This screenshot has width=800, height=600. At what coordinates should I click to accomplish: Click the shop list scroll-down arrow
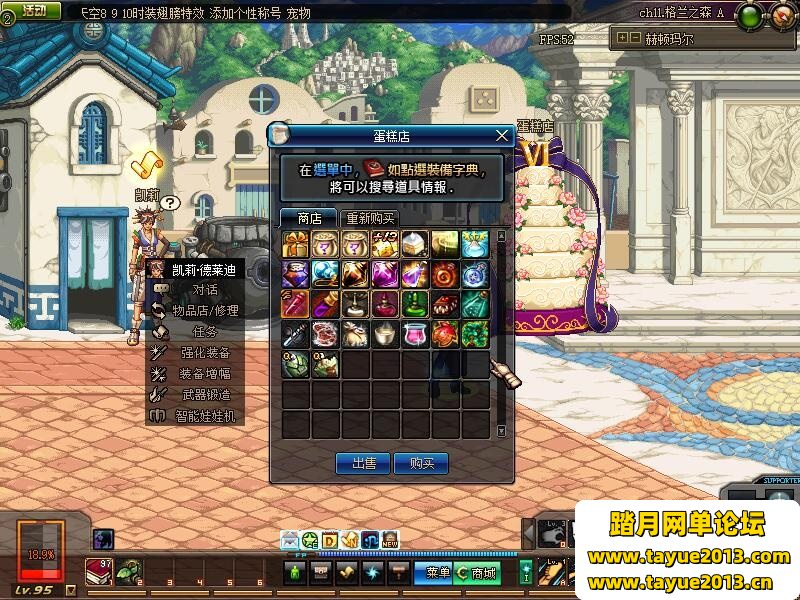pyautogui.click(x=502, y=431)
